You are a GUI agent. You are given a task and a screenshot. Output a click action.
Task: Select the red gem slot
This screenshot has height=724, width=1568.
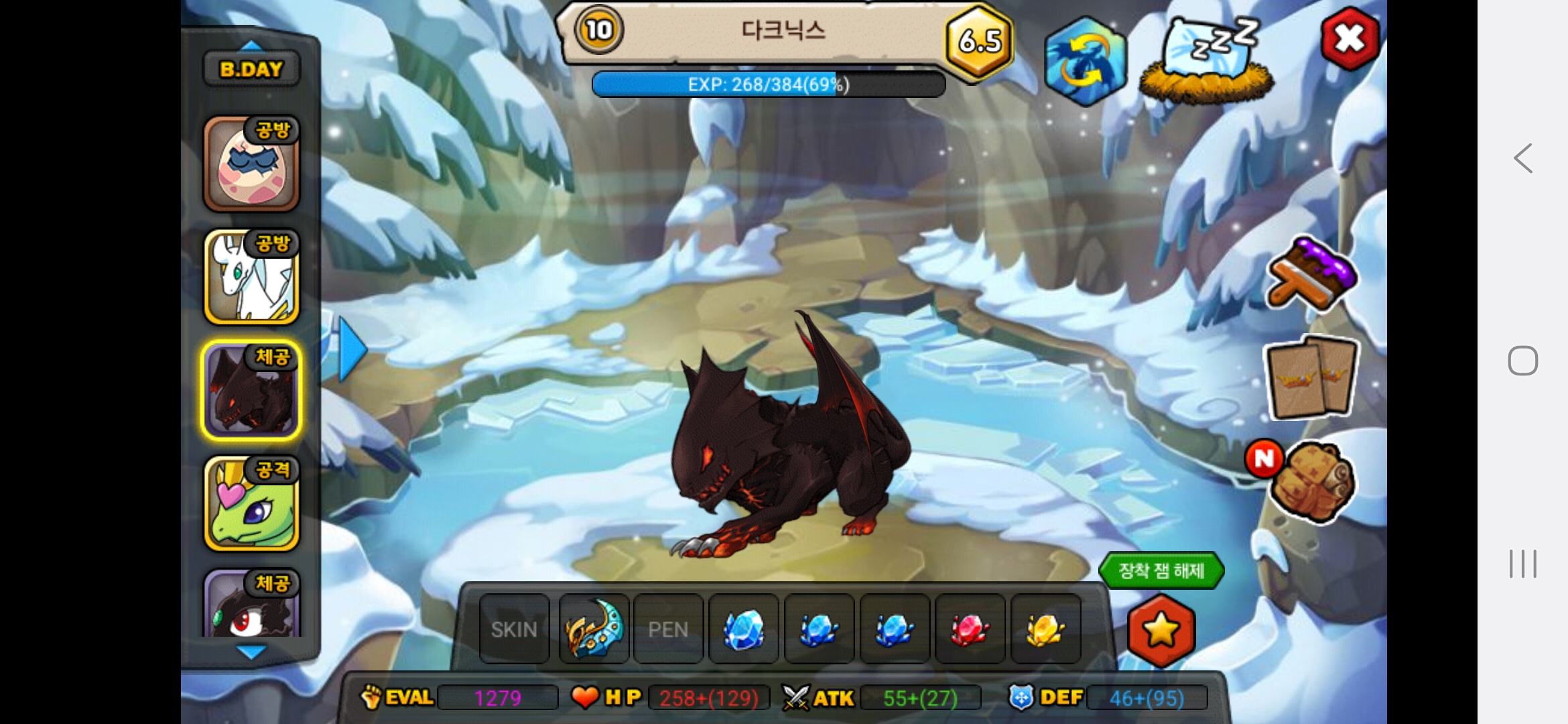[969, 629]
